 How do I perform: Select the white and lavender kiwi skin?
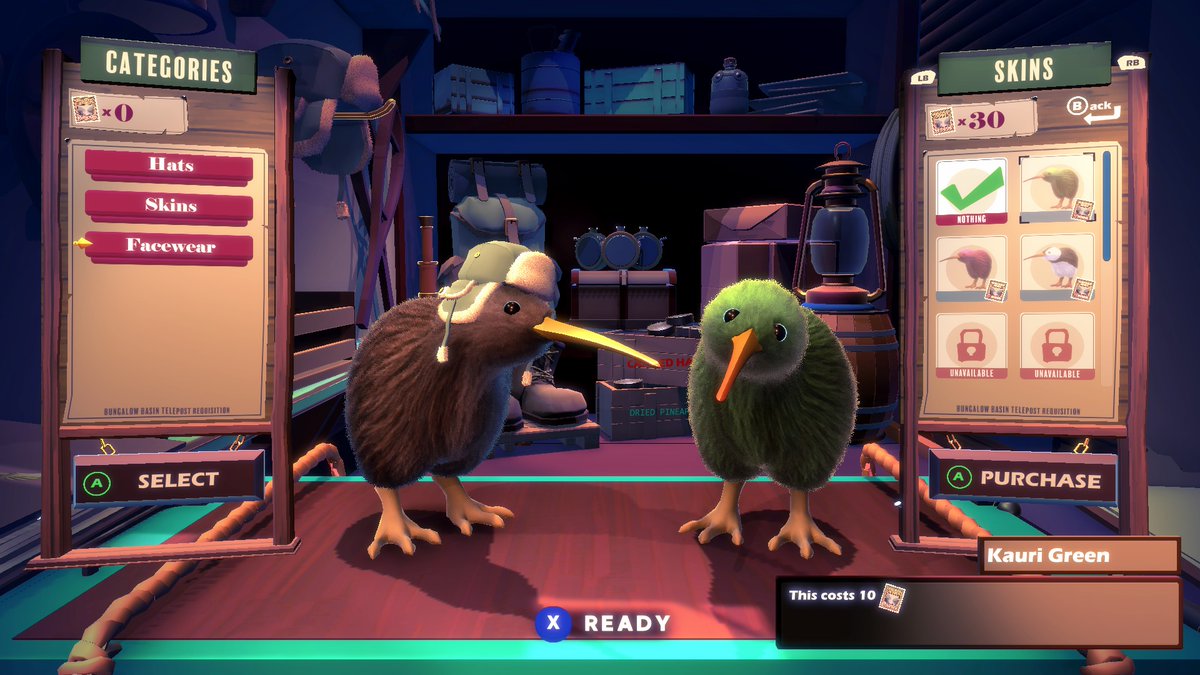1056,268
